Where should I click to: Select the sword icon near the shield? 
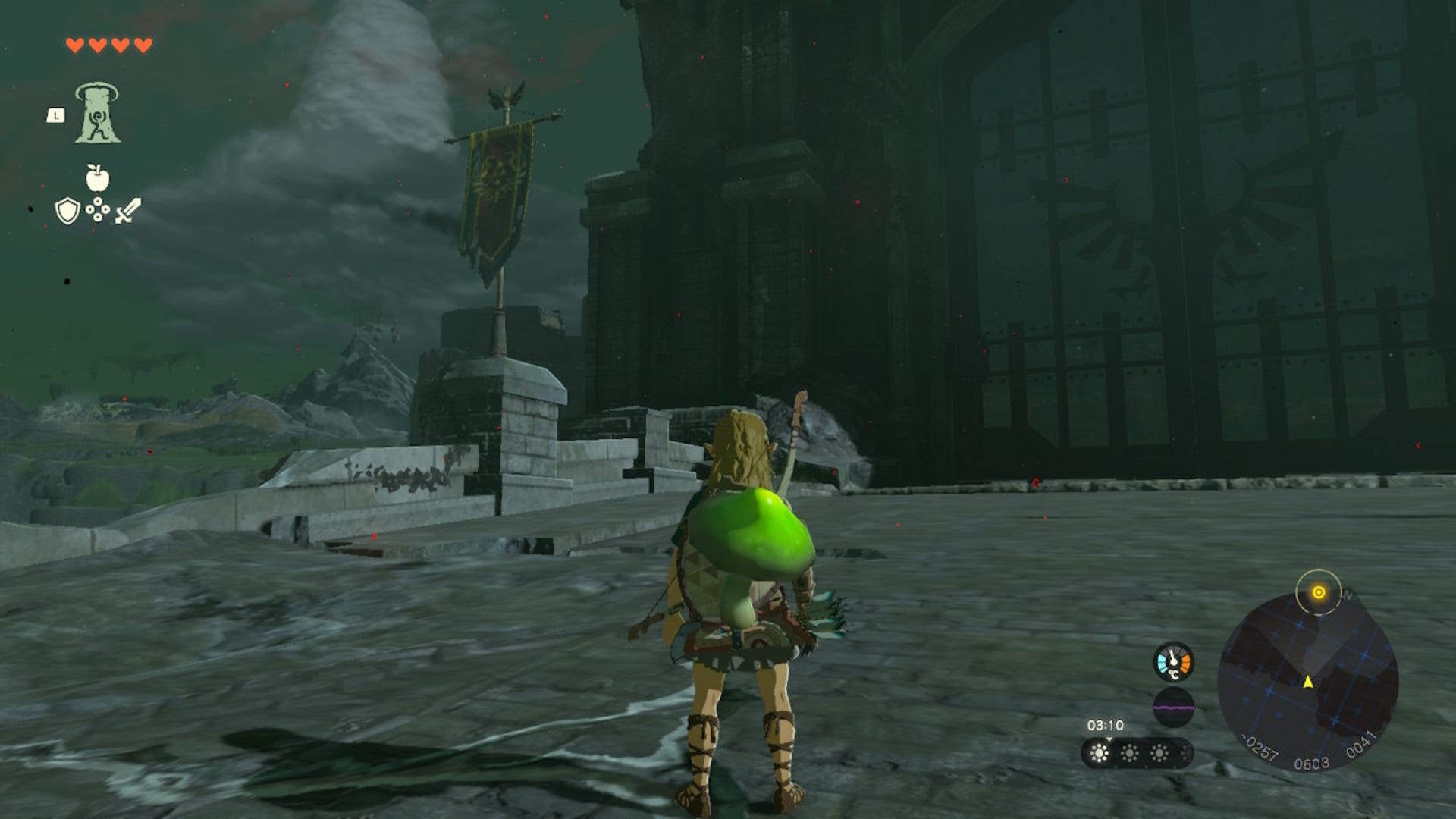coord(128,210)
